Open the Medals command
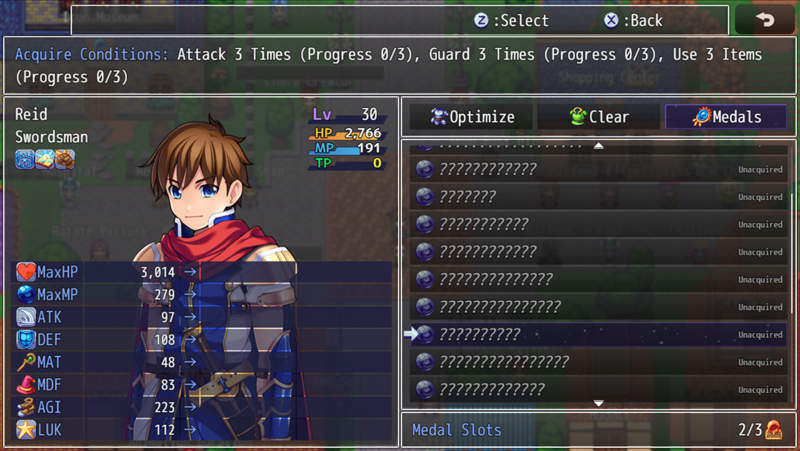 (725, 117)
